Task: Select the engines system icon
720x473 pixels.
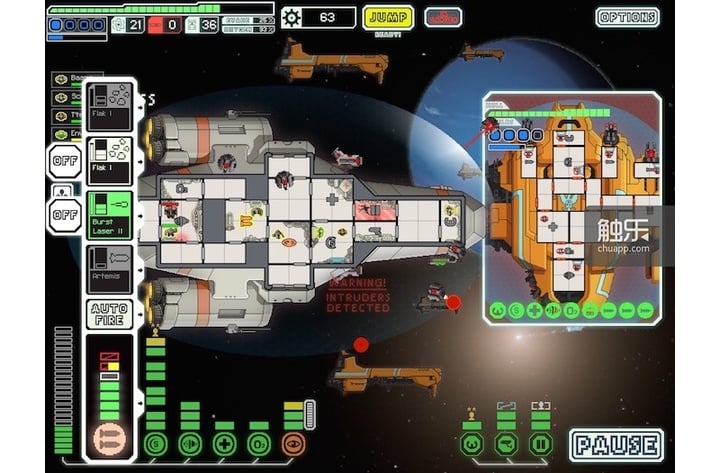Action: (189, 444)
